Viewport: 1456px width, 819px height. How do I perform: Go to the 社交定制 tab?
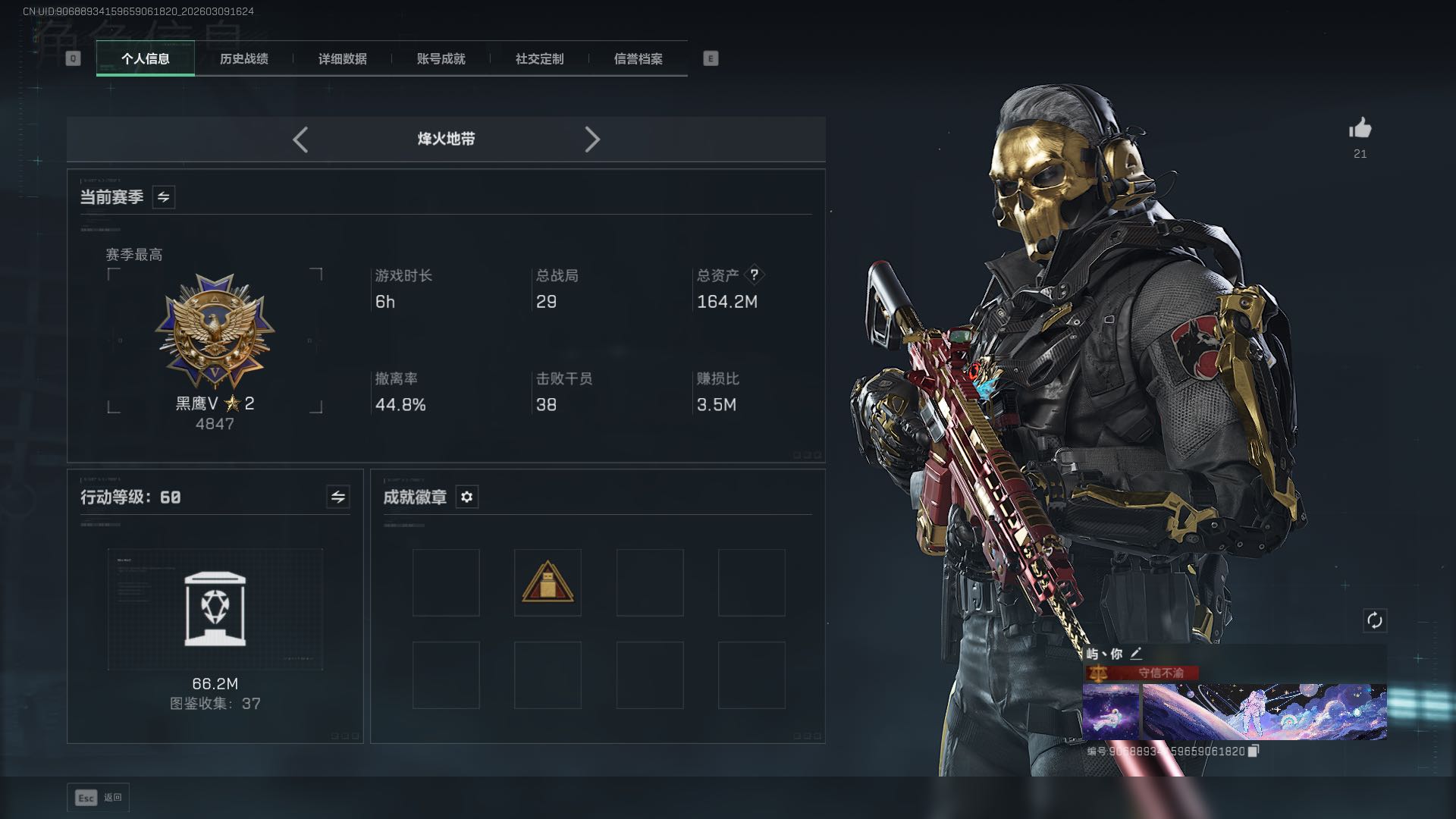click(x=539, y=58)
